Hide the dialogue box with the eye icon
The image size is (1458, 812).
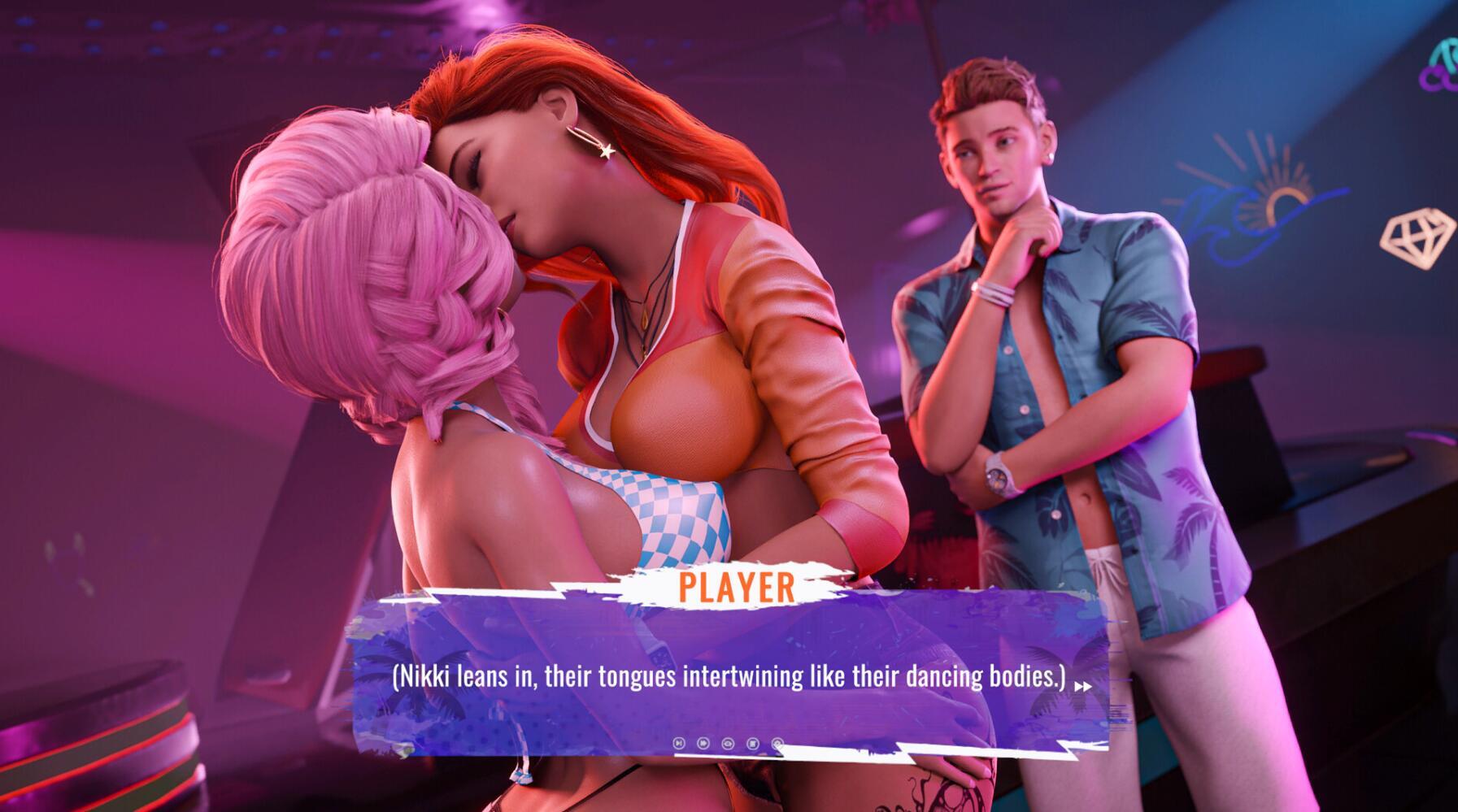[728, 743]
